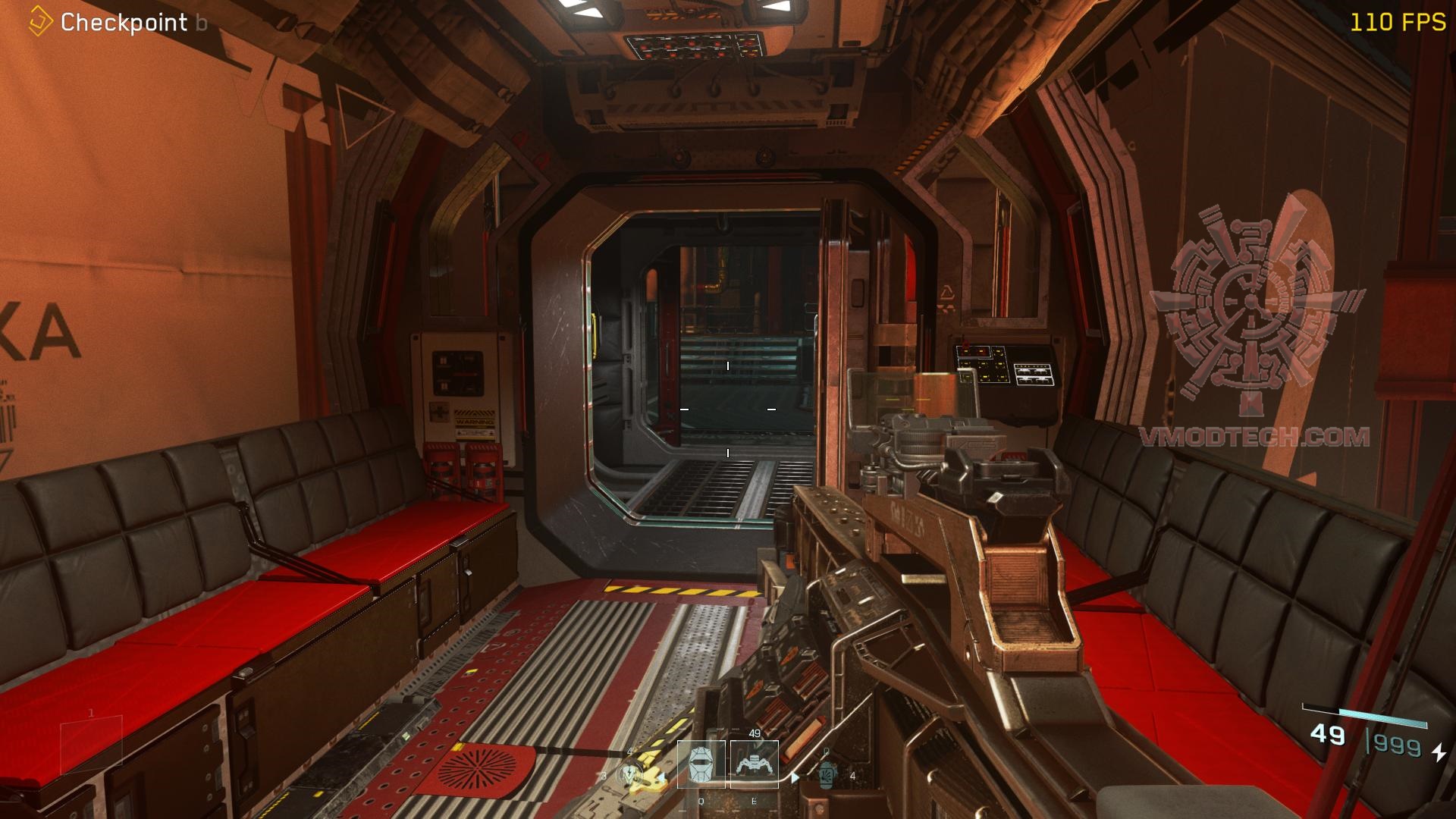Choose the lightning shock grenade icon

[x=629, y=774]
